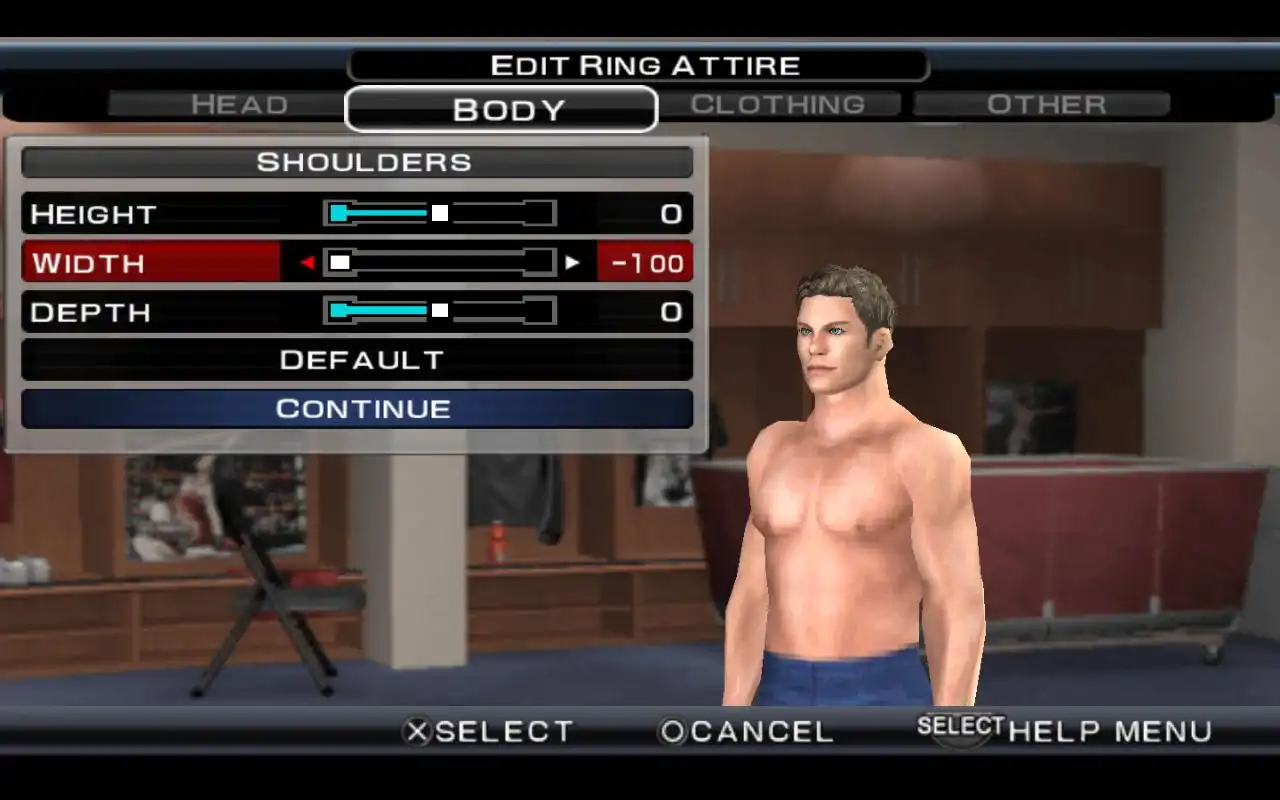Viewport: 1280px width, 800px height.
Task: Adjust the shoulder Height slider
Action: pos(440,213)
